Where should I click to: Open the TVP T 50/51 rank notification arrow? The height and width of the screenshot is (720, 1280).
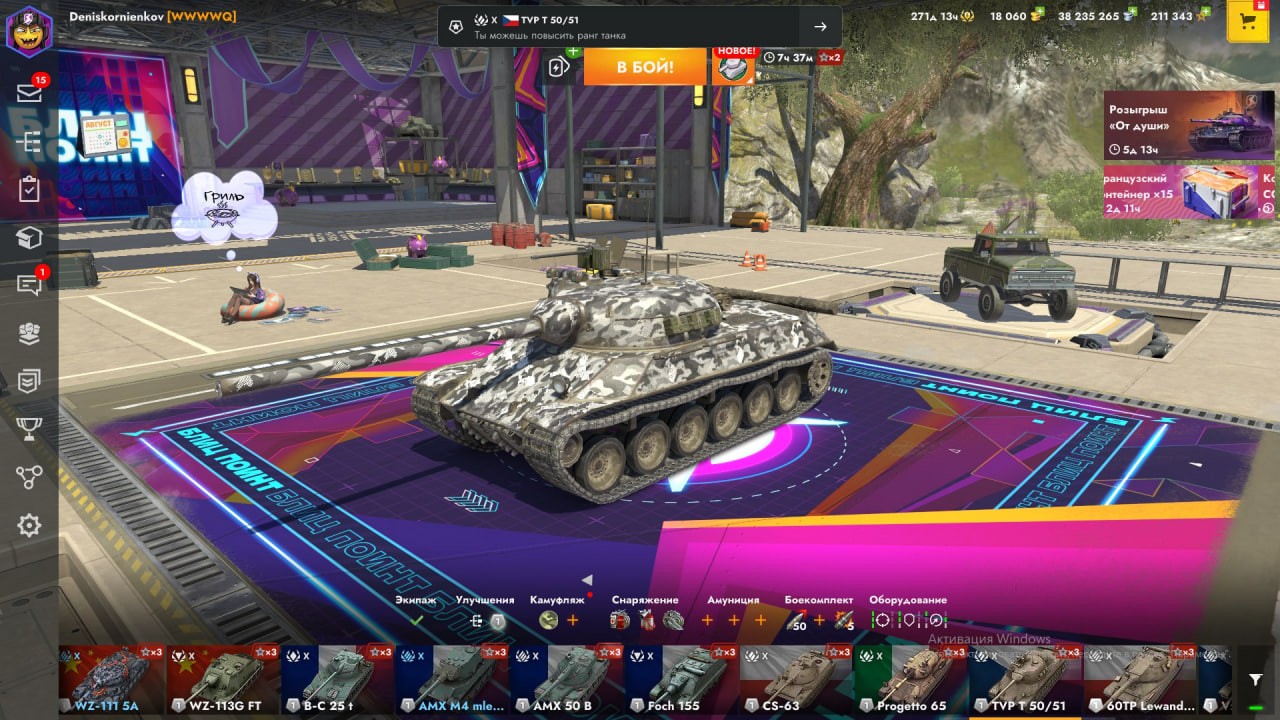(820, 27)
